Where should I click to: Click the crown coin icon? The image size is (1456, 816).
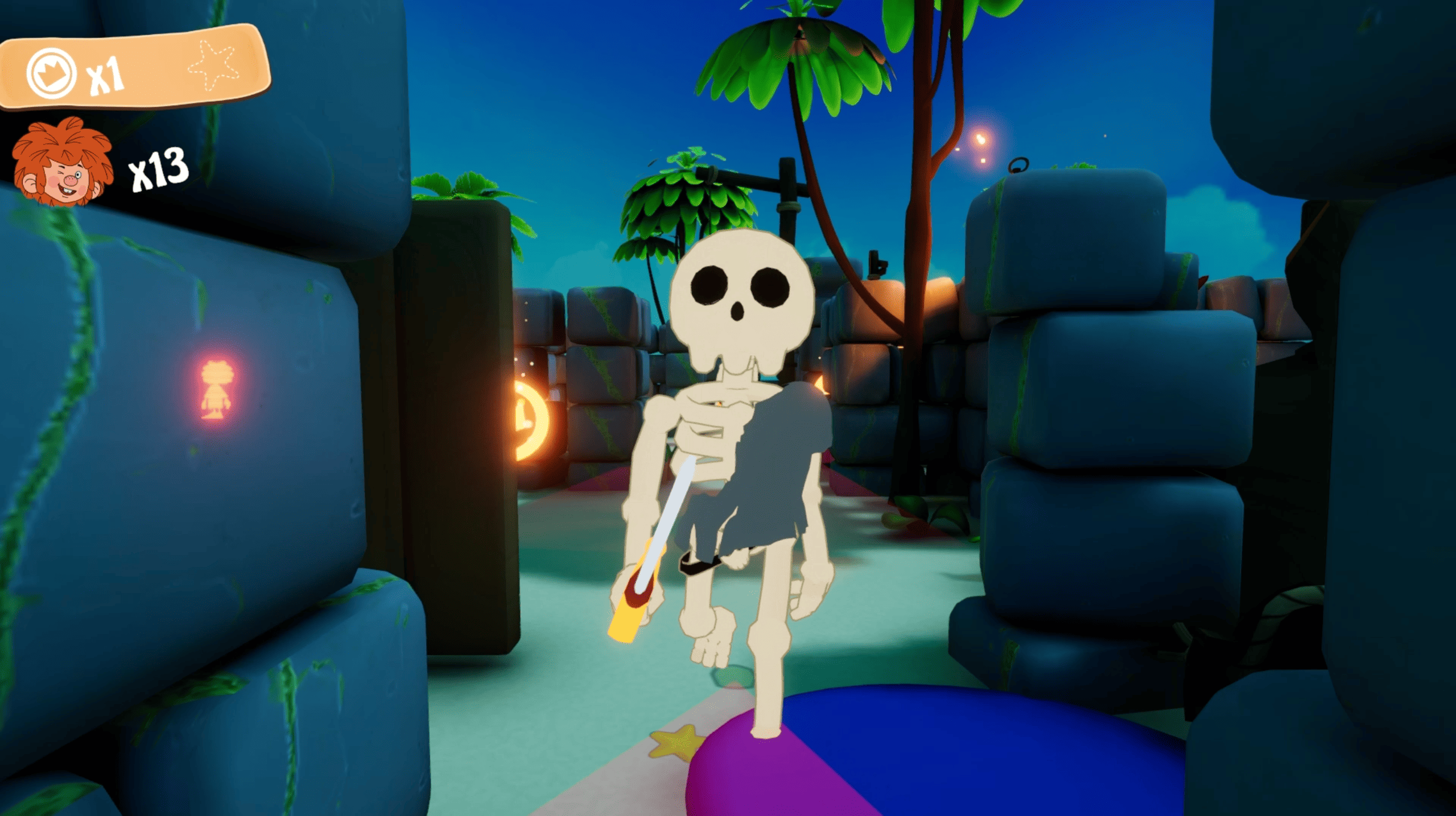coord(51,73)
